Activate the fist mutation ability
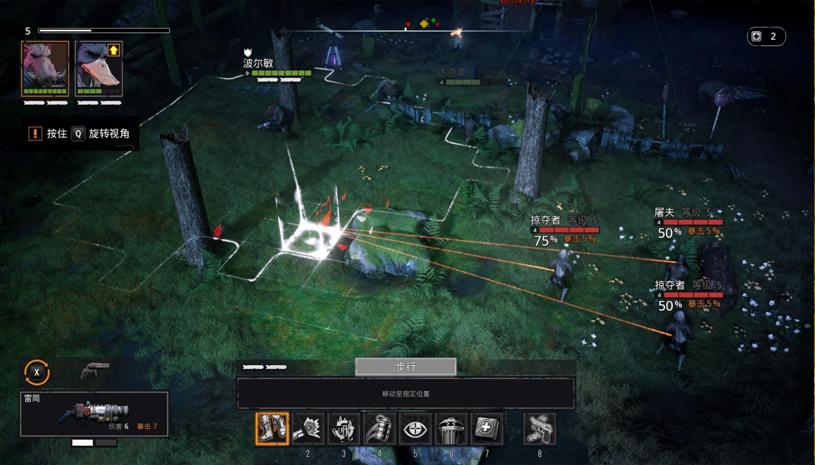Screen dimensions: 815x465 pos(343,428)
